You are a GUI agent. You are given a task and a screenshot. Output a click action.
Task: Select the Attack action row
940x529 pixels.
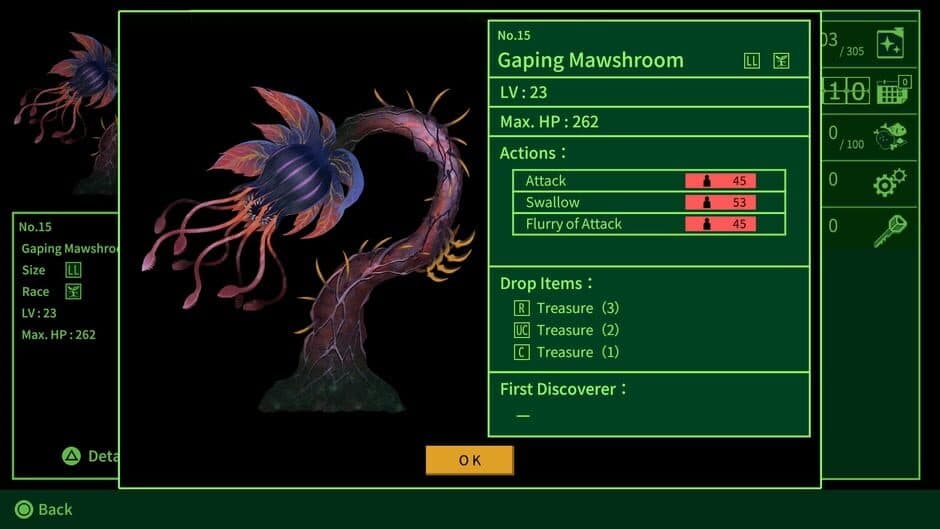(649, 181)
